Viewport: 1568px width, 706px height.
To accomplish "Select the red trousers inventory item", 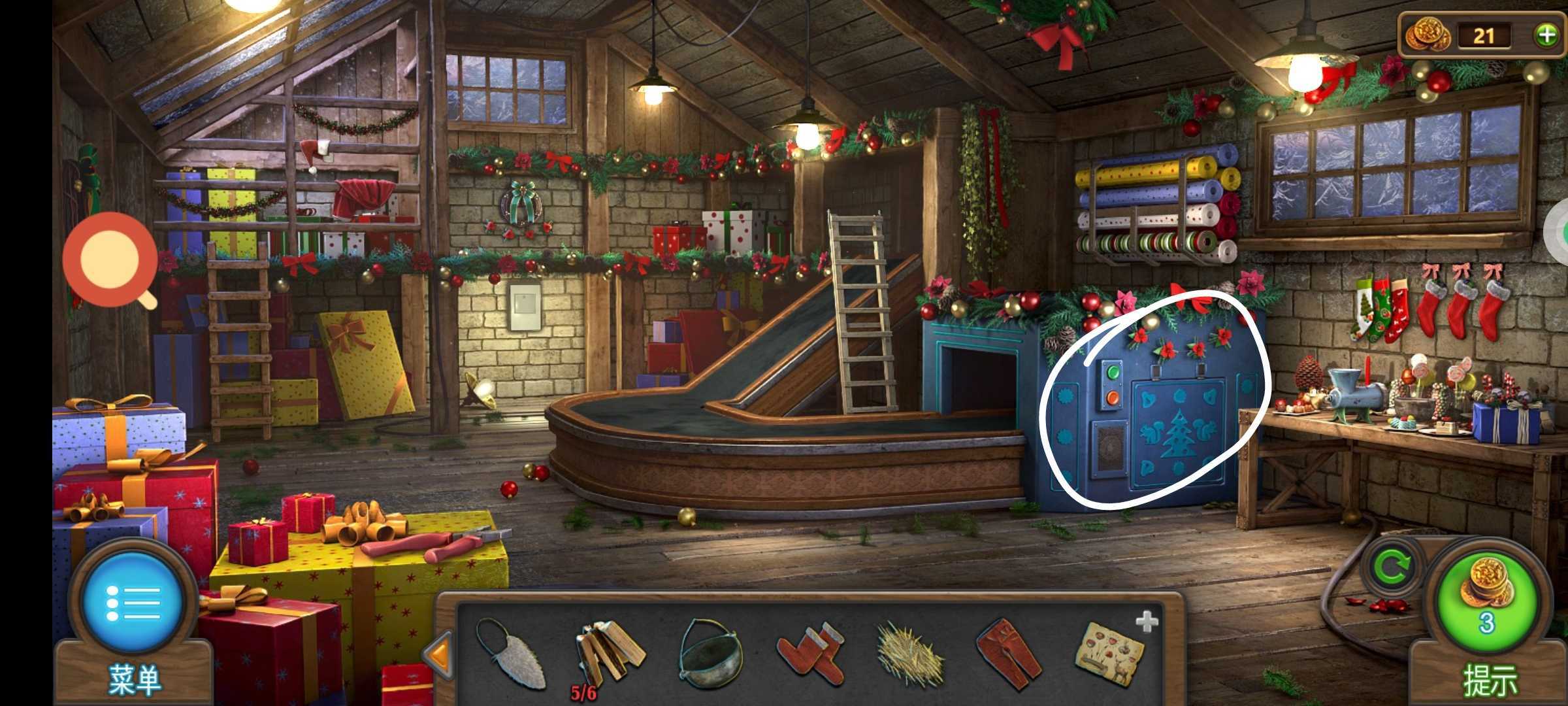I will (x=1010, y=654).
